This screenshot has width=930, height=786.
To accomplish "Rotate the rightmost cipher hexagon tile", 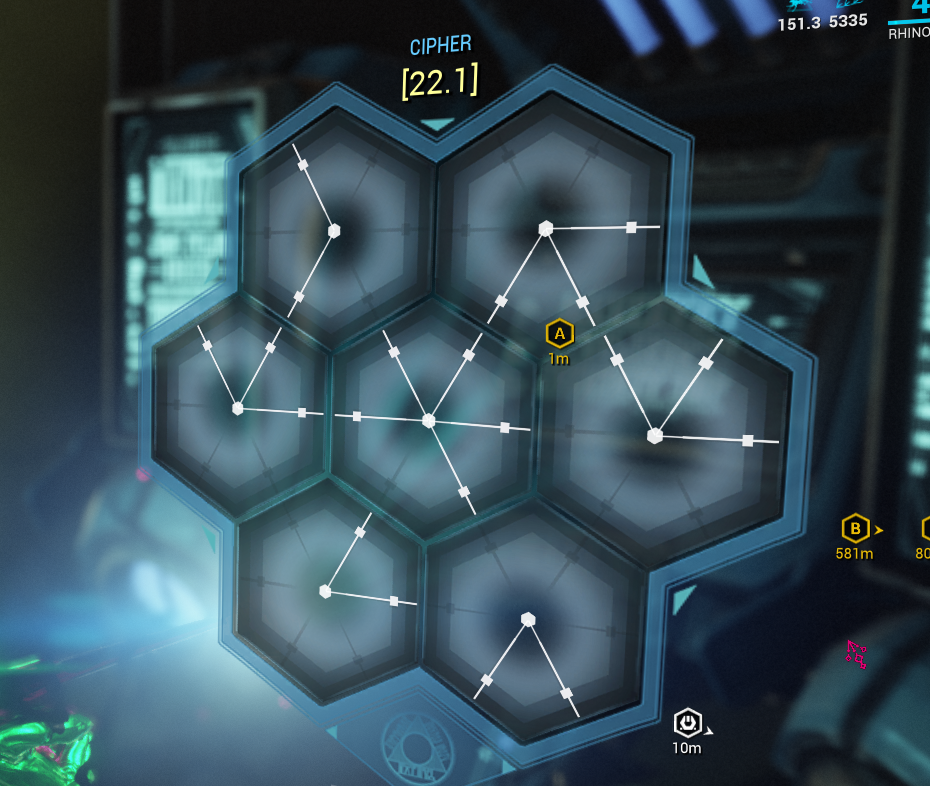I will click(x=655, y=436).
